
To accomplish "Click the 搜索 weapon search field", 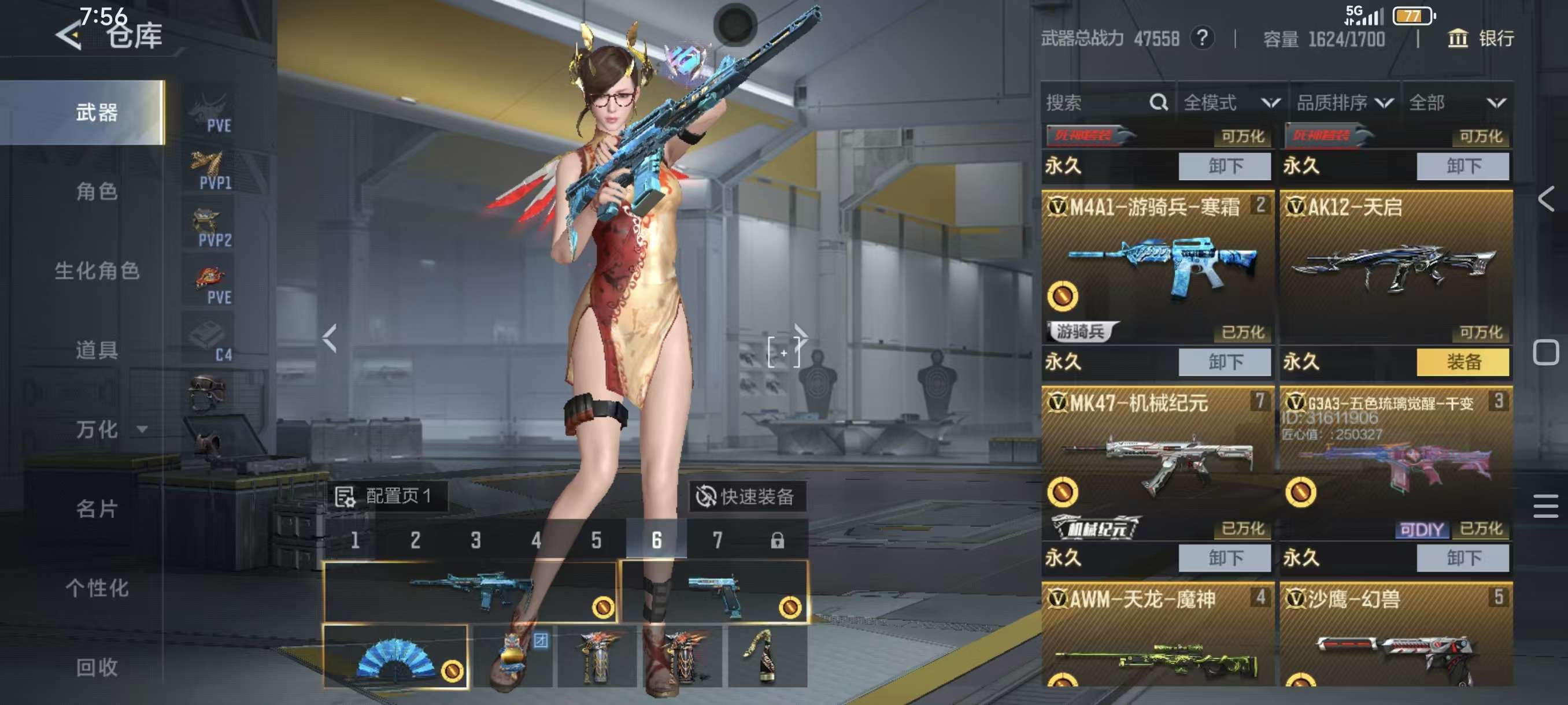I will [x=1096, y=103].
